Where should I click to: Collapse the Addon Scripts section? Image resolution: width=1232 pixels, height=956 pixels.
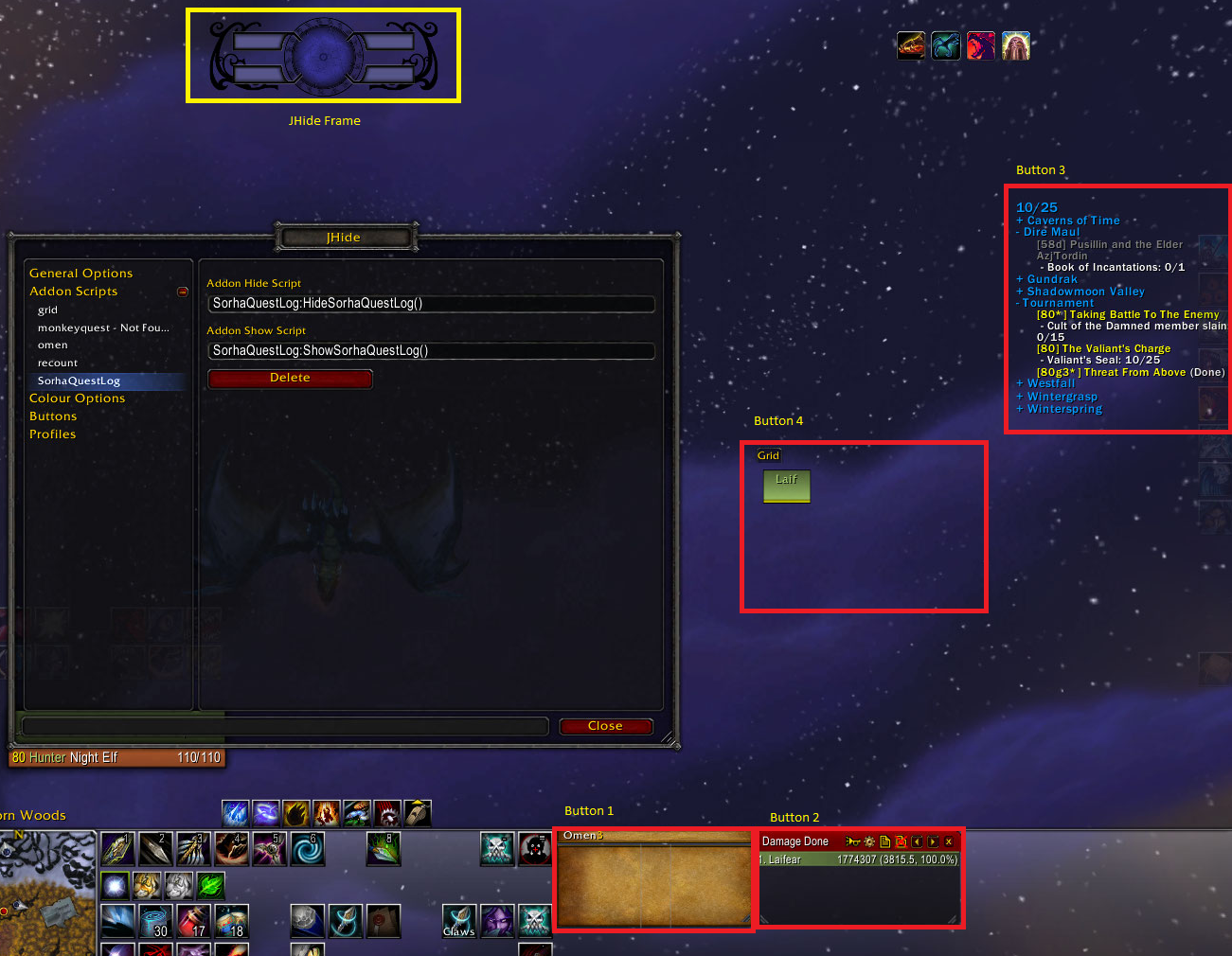(x=183, y=292)
